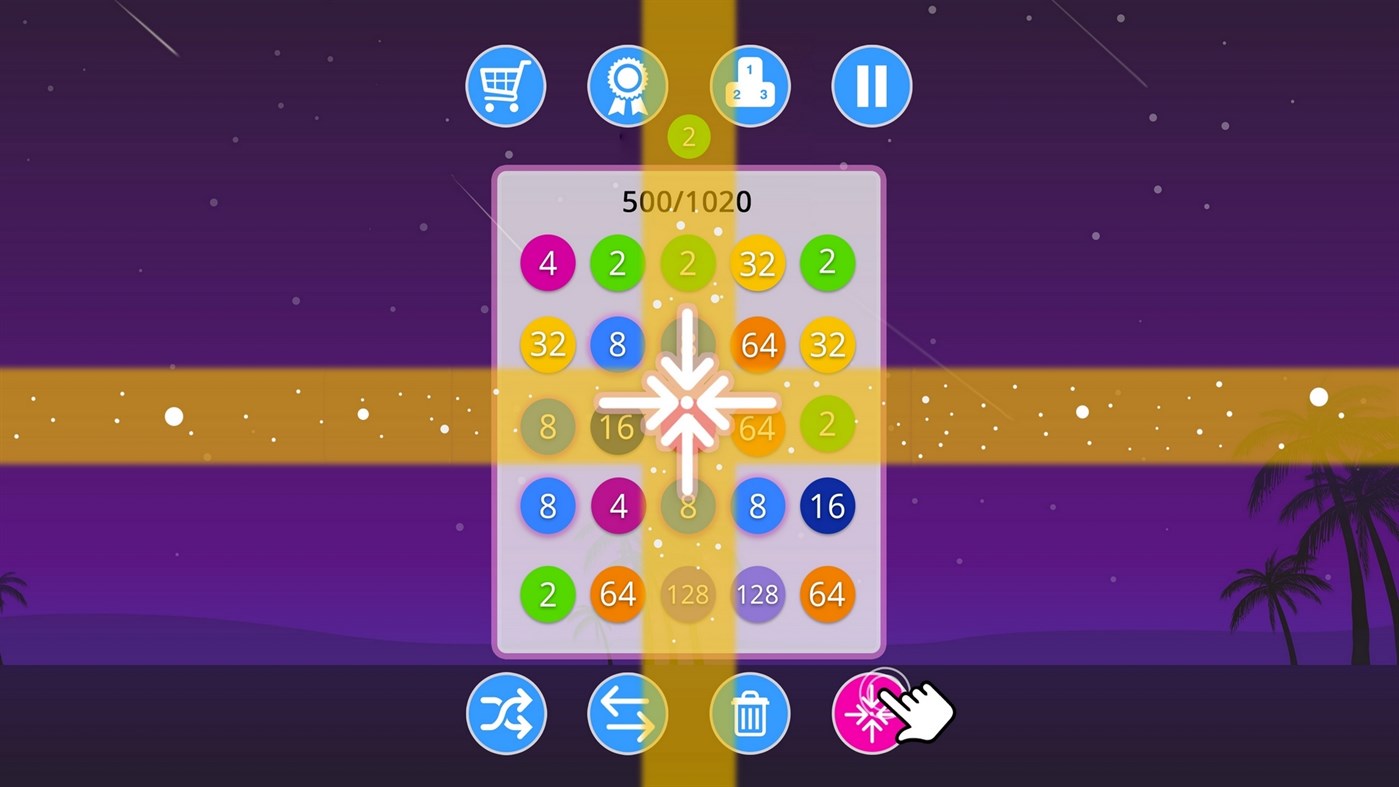
Task: Tap the 128 tile in the bottom row
Action: tap(758, 594)
